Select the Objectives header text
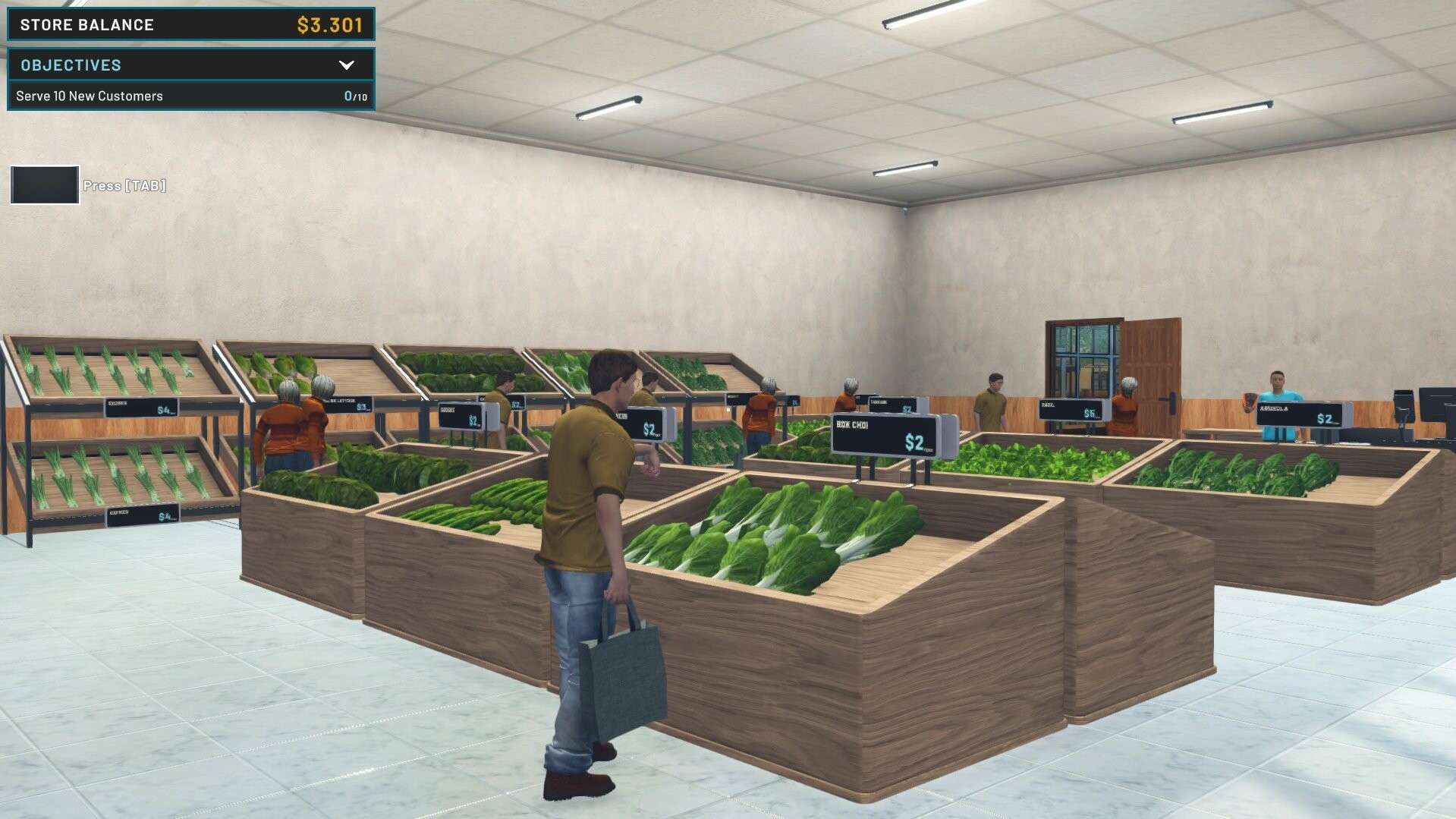1456x819 pixels. click(71, 65)
